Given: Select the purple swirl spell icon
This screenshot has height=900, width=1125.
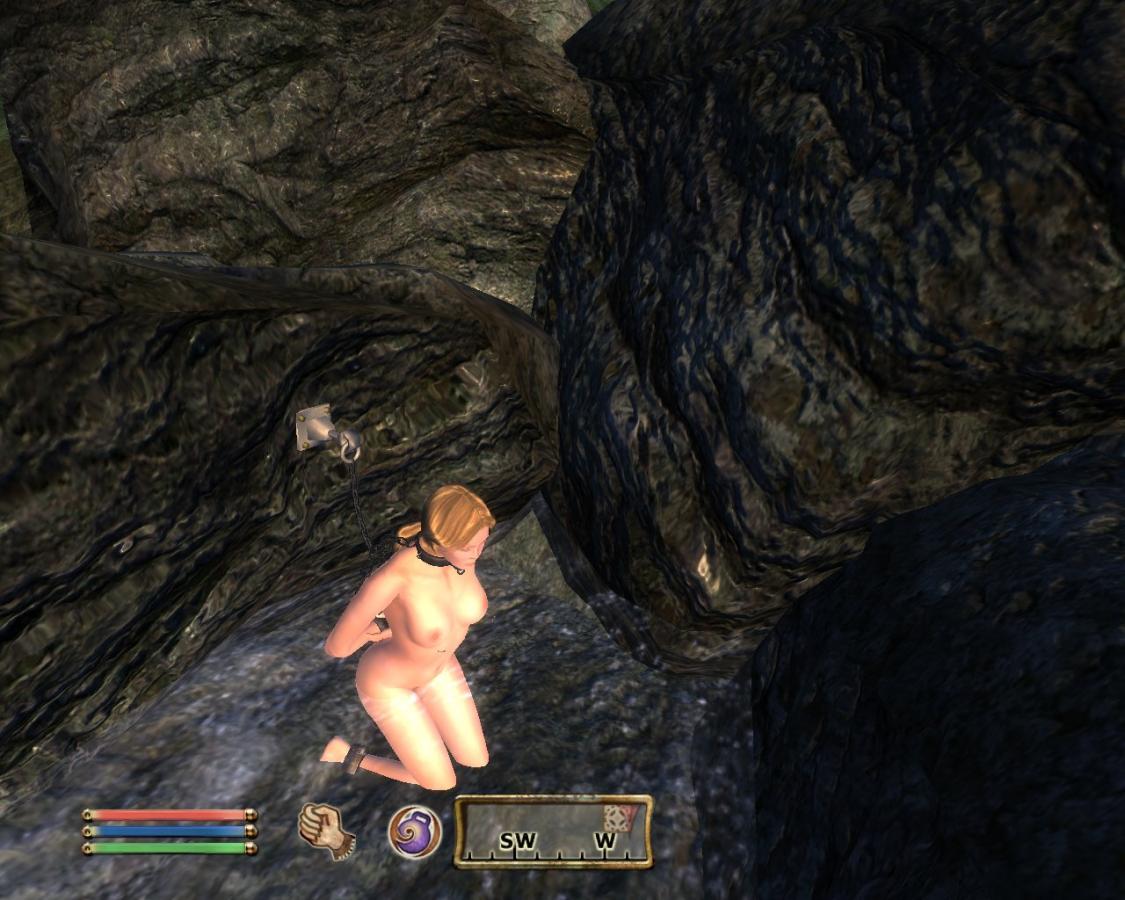Looking at the screenshot, I should (x=414, y=831).
